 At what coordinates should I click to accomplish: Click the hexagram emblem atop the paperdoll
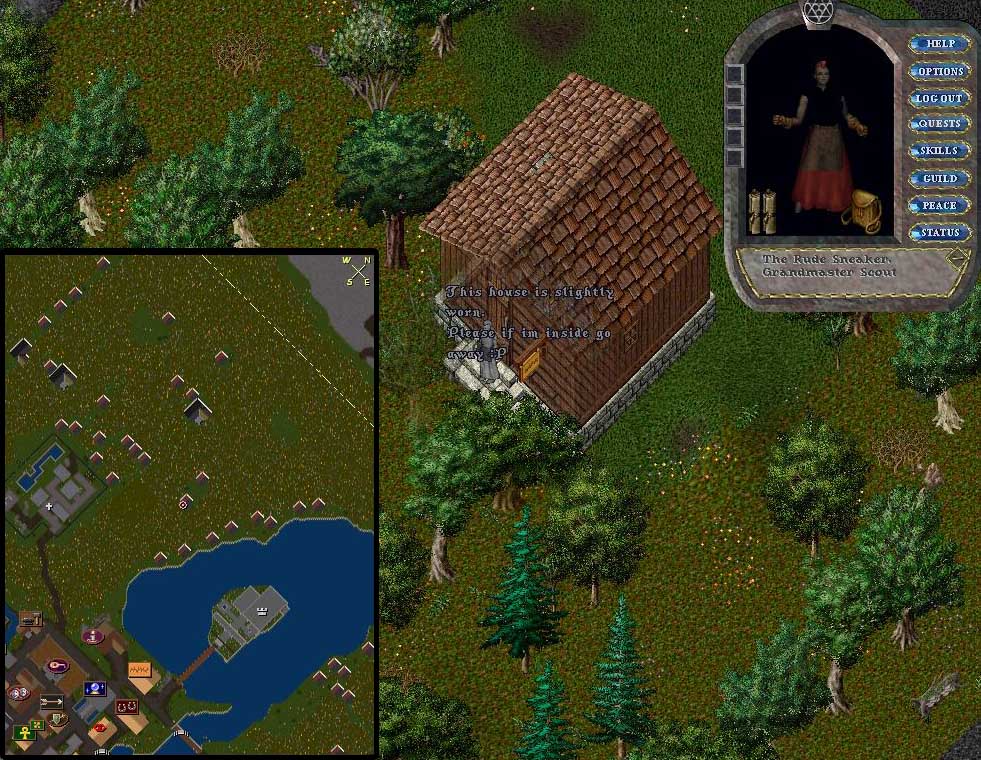817,12
